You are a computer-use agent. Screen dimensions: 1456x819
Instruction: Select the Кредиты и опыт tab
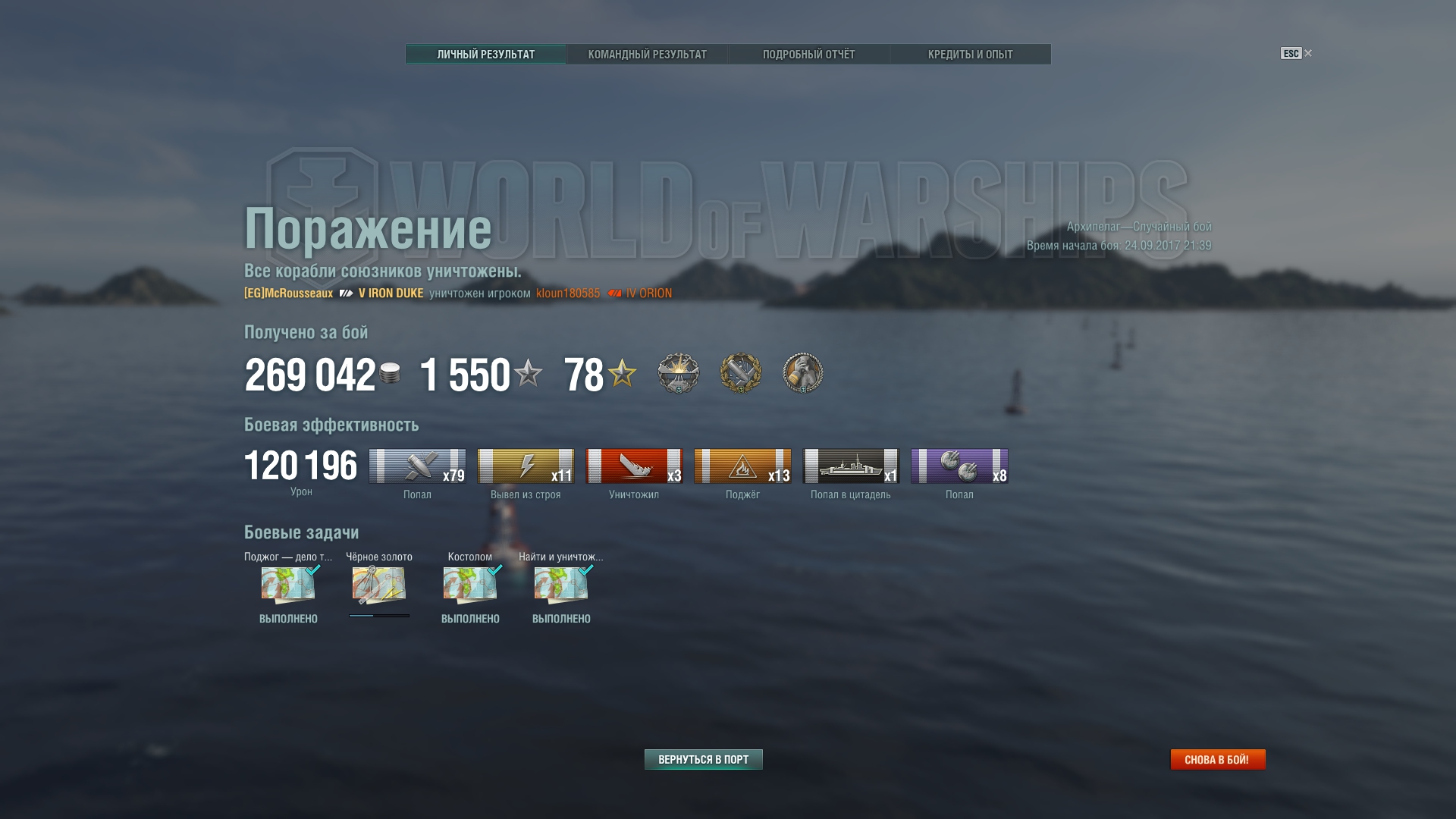(970, 55)
